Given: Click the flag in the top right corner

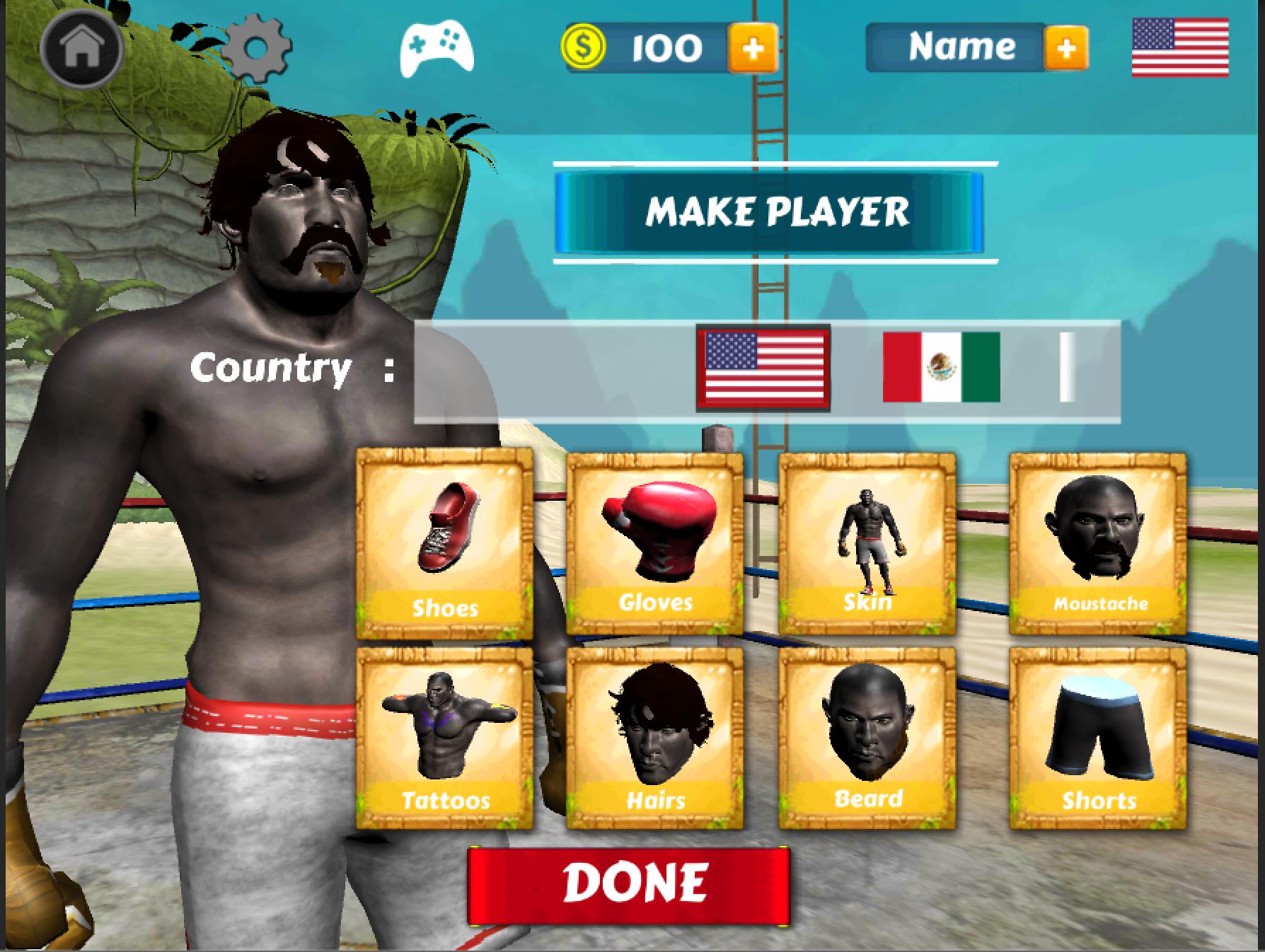Looking at the screenshot, I should pos(1182,48).
